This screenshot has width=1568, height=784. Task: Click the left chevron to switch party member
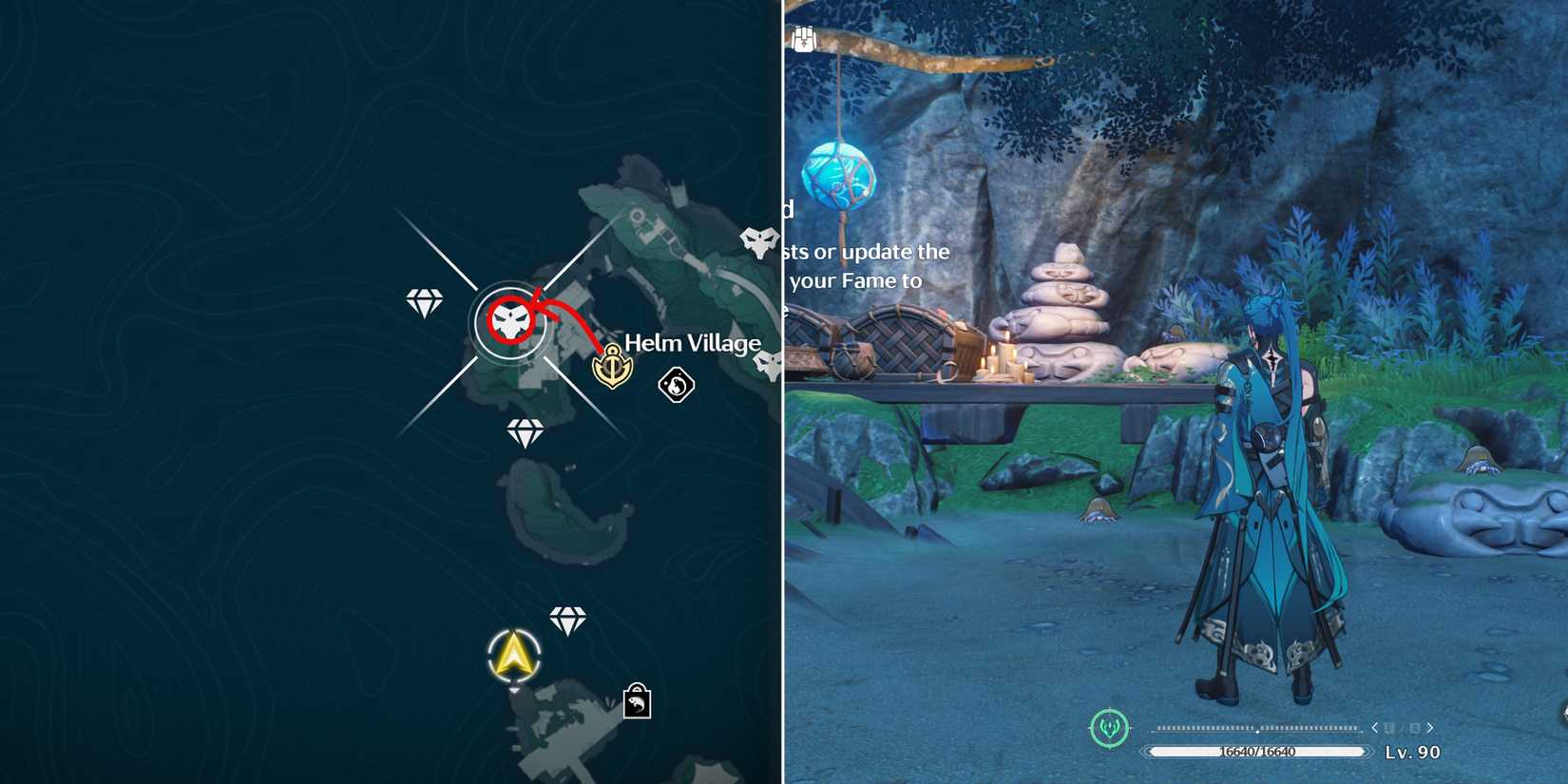pos(1374,728)
